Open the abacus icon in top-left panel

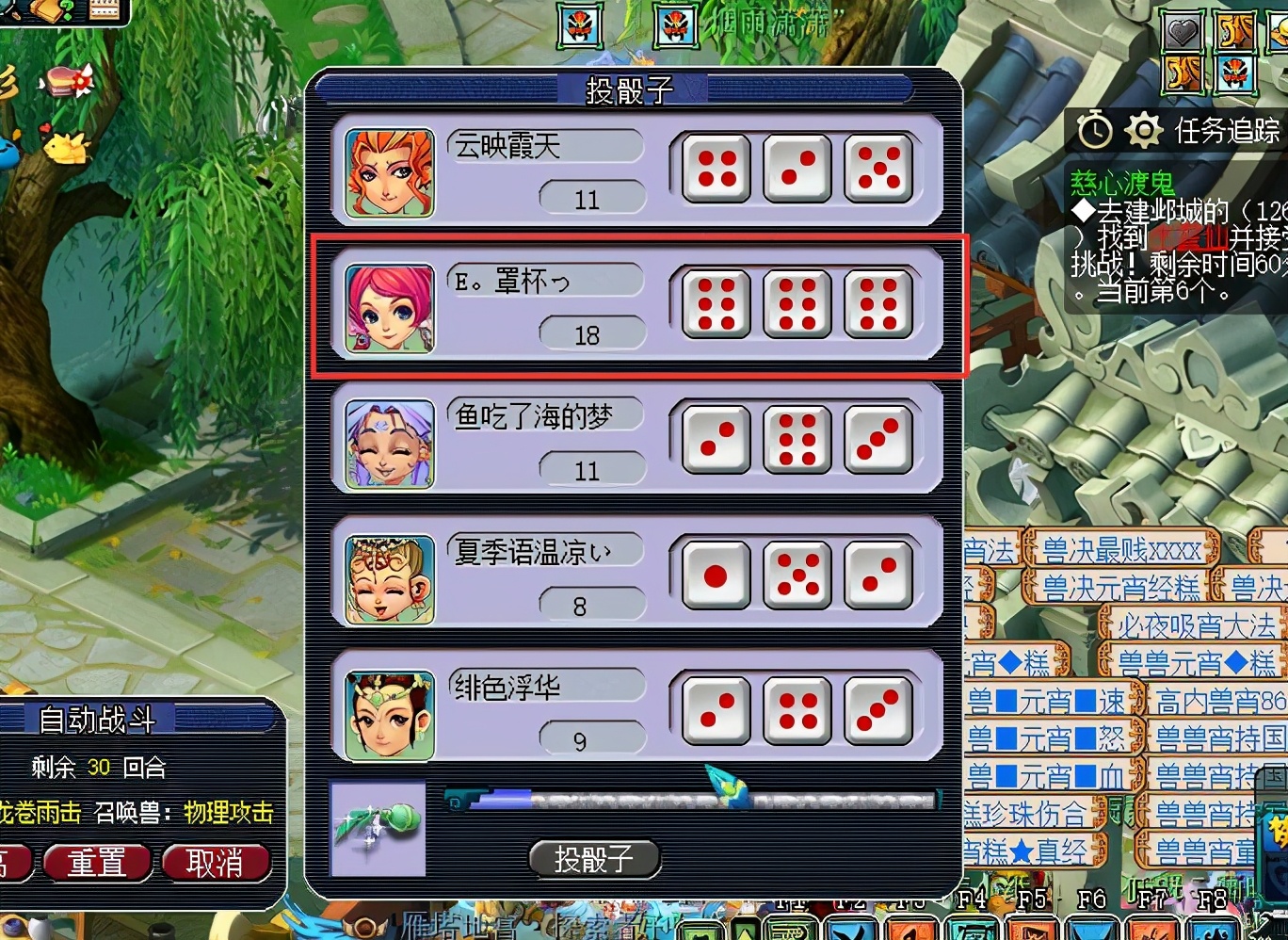(104, 10)
